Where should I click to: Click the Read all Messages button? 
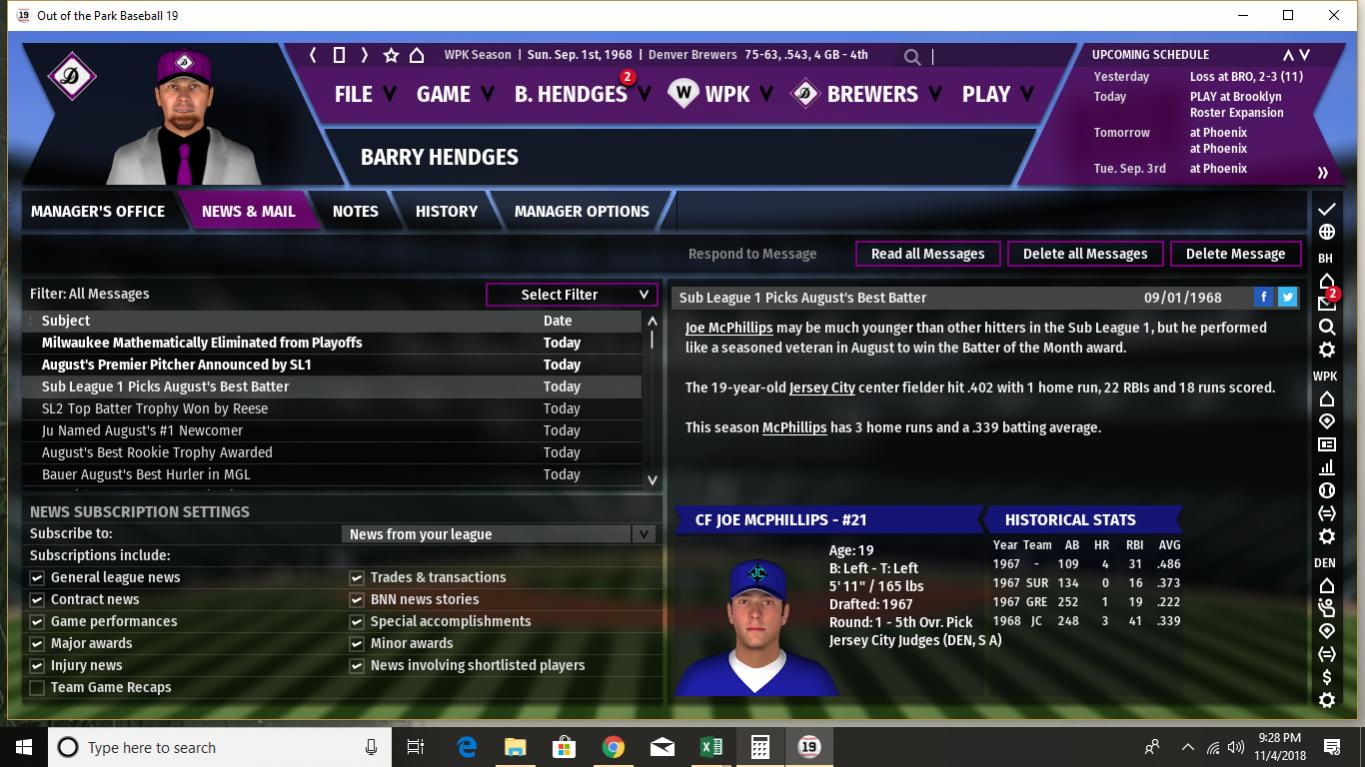[x=927, y=254]
